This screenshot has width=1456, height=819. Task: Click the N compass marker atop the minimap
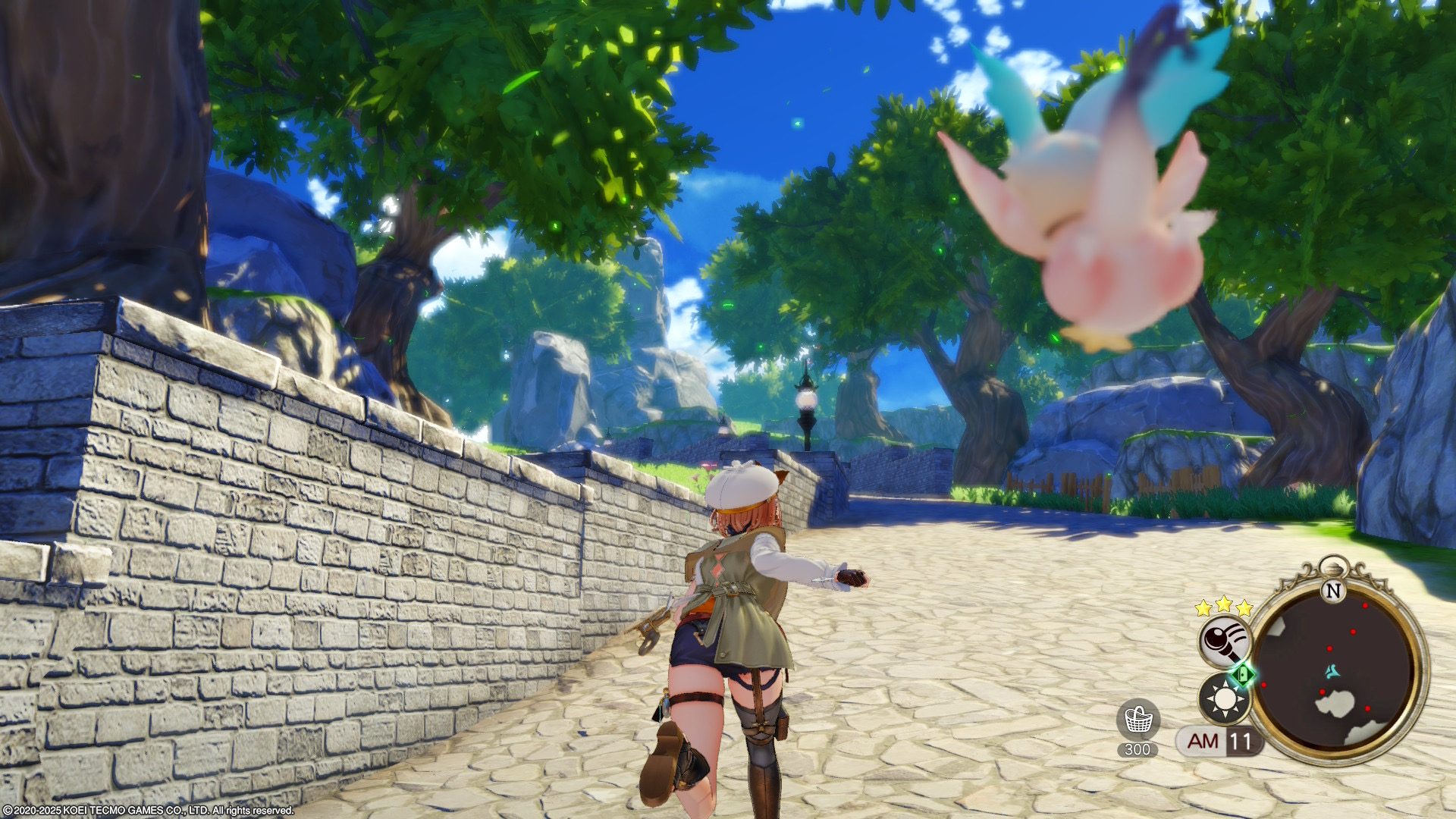1333,591
